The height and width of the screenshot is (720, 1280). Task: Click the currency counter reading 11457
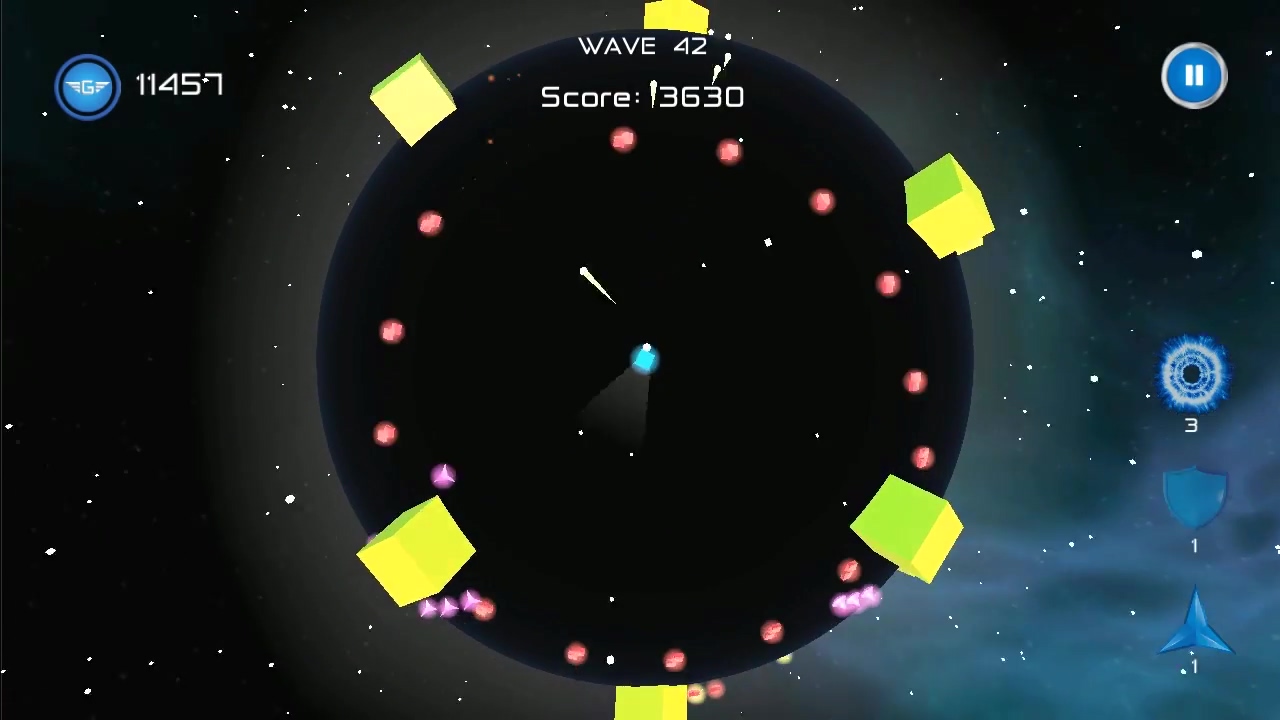(x=179, y=85)
